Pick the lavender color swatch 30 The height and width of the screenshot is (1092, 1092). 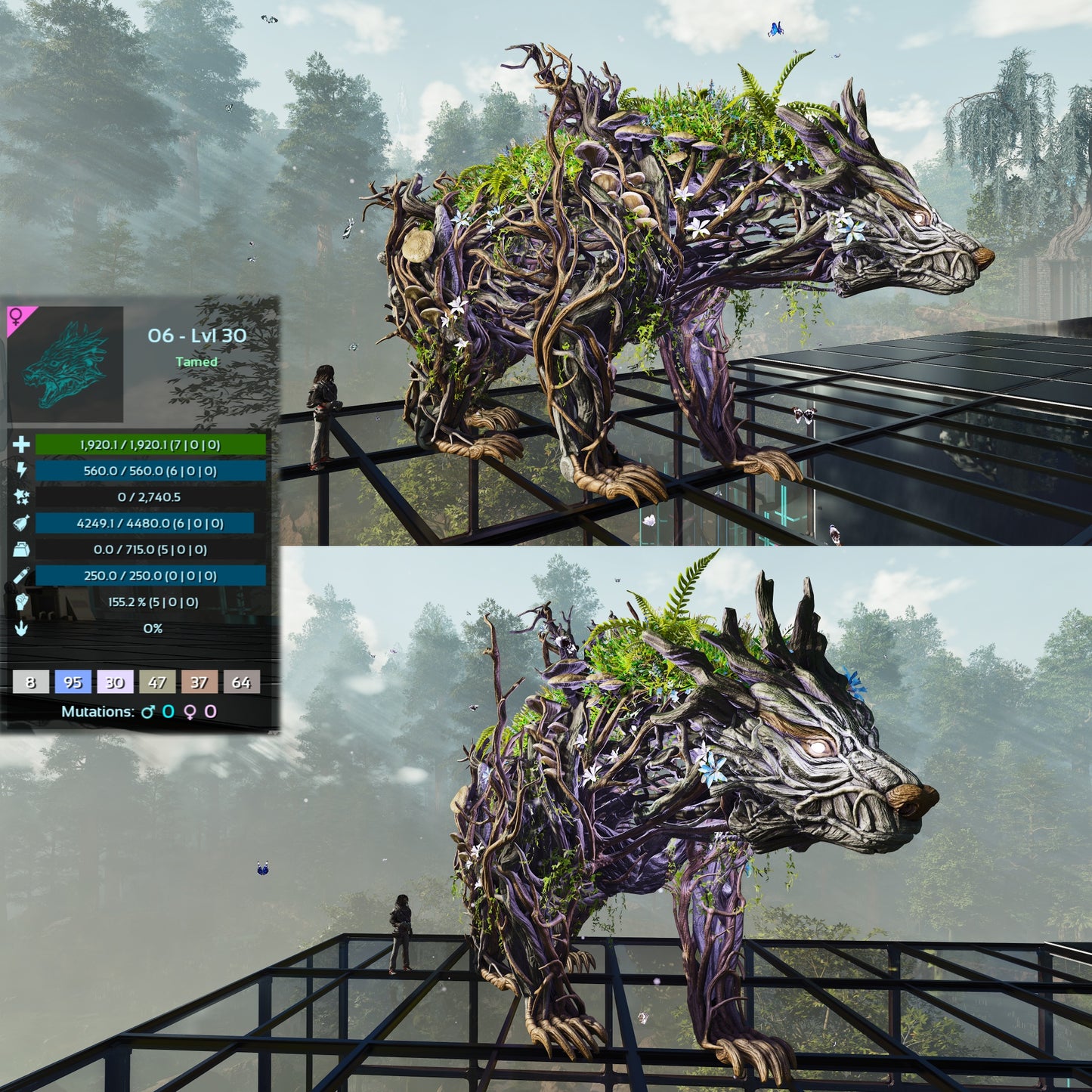click(115, 682)
